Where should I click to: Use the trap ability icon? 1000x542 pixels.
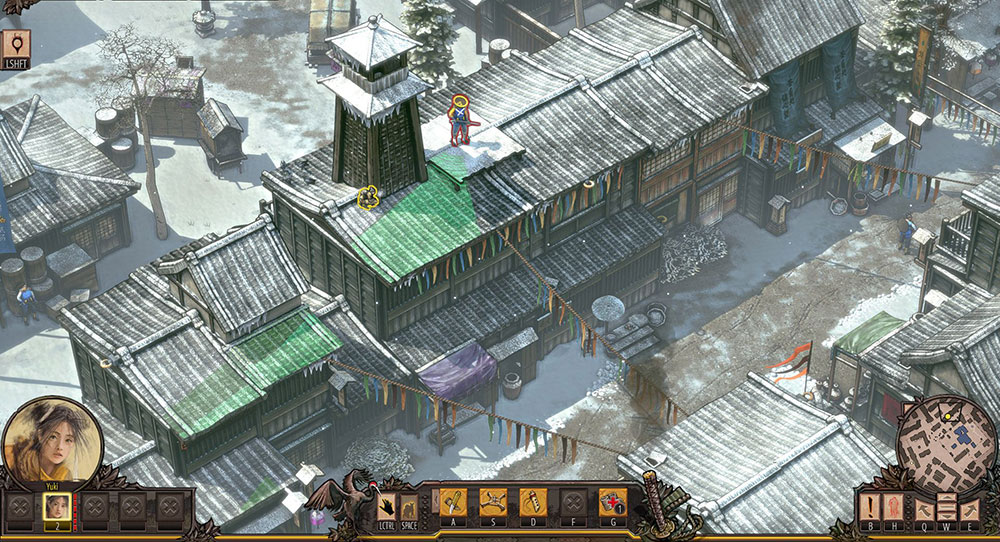(492, 501)
